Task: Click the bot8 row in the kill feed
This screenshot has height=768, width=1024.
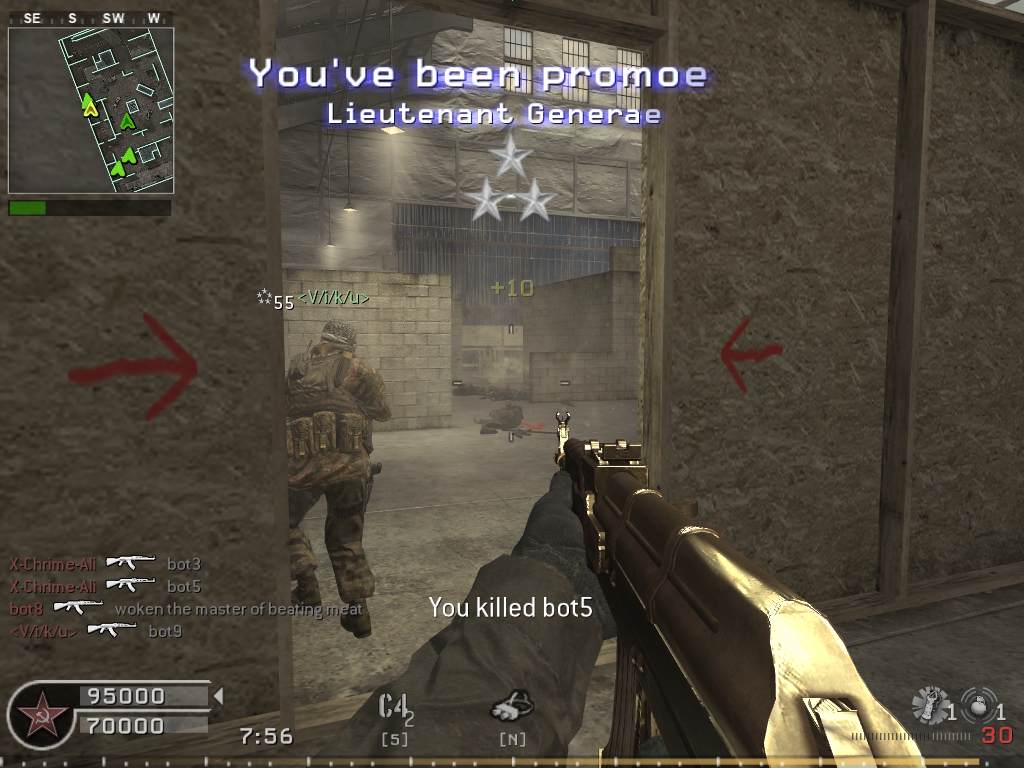Action: point(186,609)
